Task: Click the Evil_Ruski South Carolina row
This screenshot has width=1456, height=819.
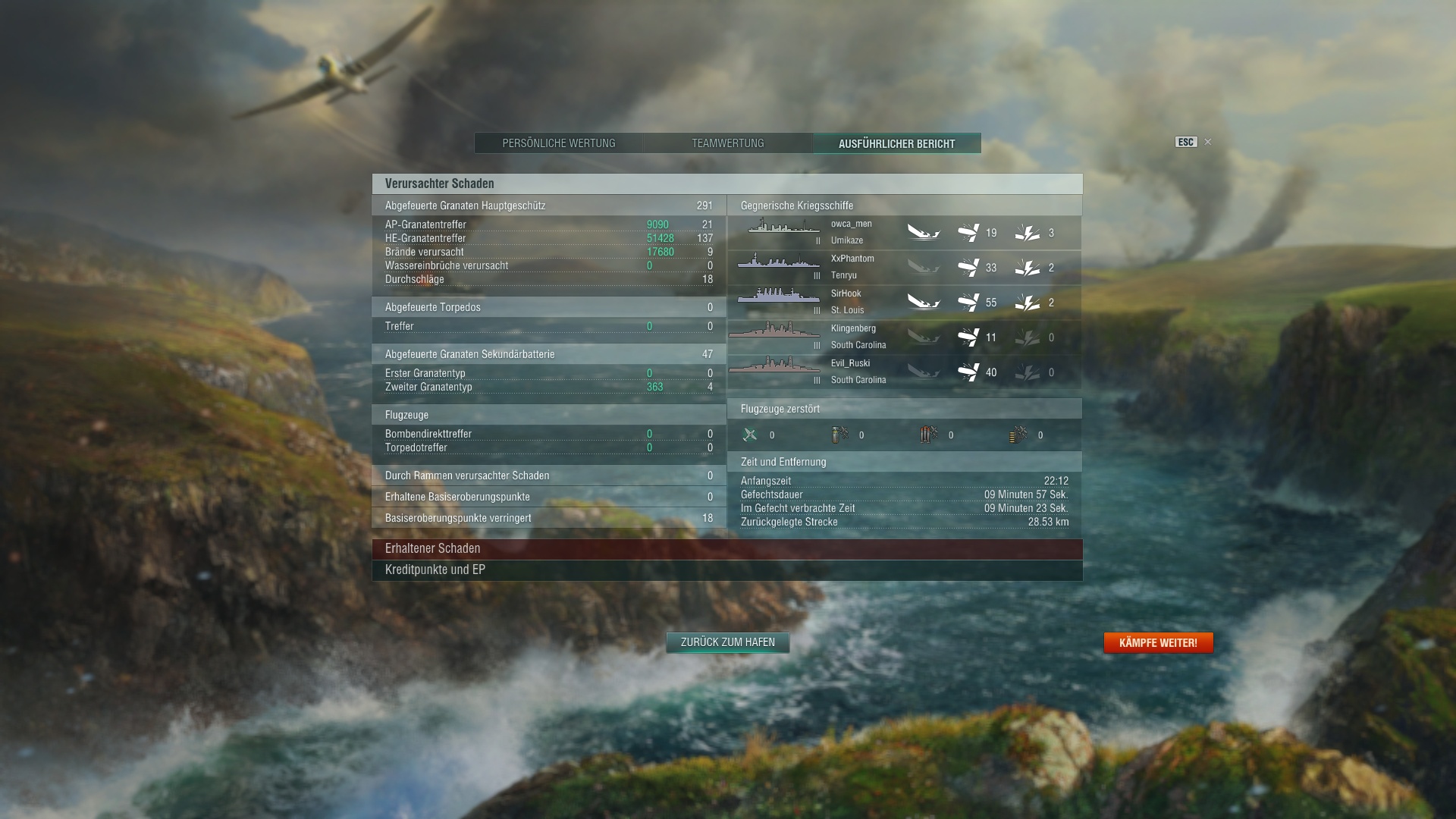Action: tap(904, 372)
